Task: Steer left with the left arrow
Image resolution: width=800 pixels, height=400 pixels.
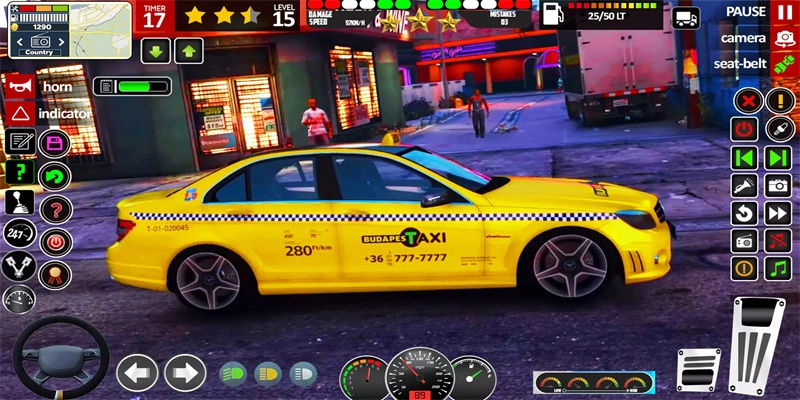Action: (137, 373)
